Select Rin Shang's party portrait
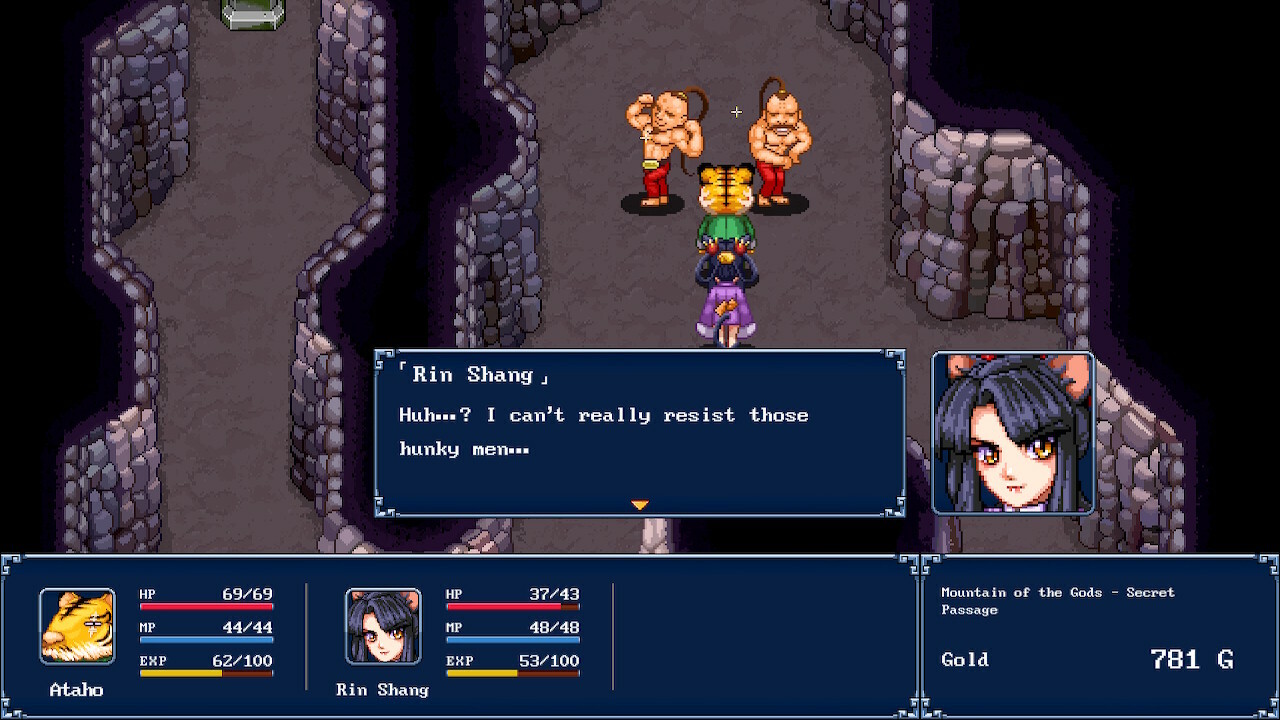 tap(383, 626)
